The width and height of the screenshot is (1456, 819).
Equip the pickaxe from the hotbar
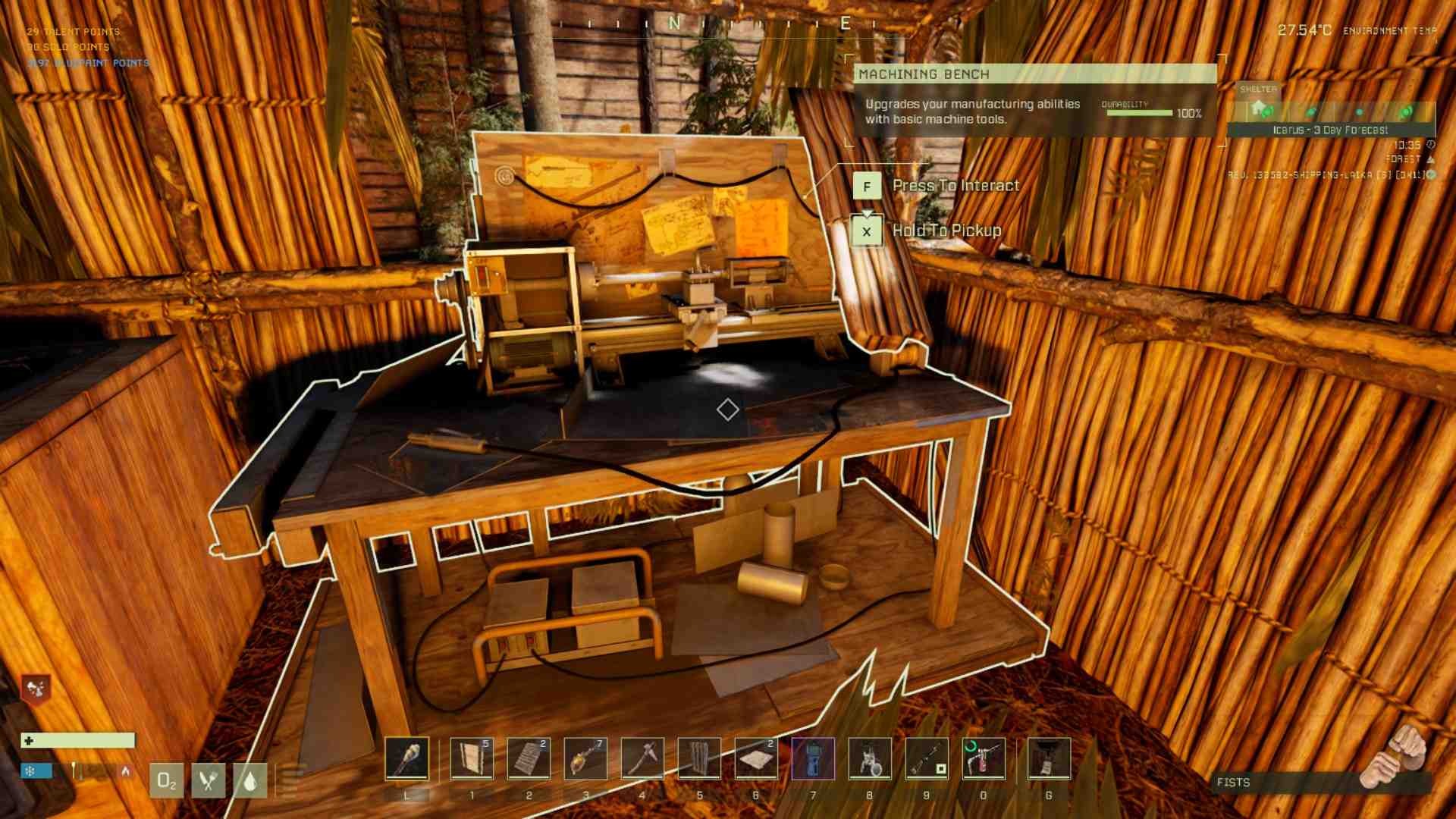pyautogui.click(x=642, y=758)
